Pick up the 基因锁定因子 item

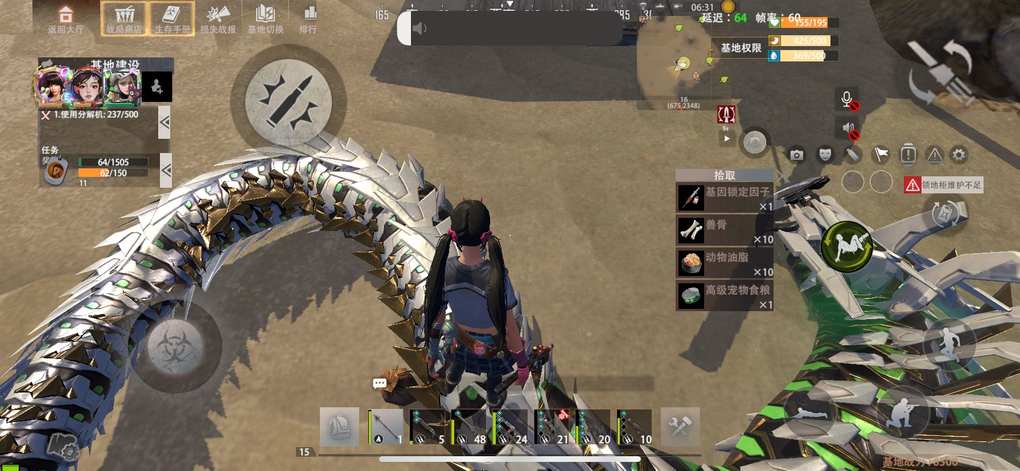pos(725,197)
